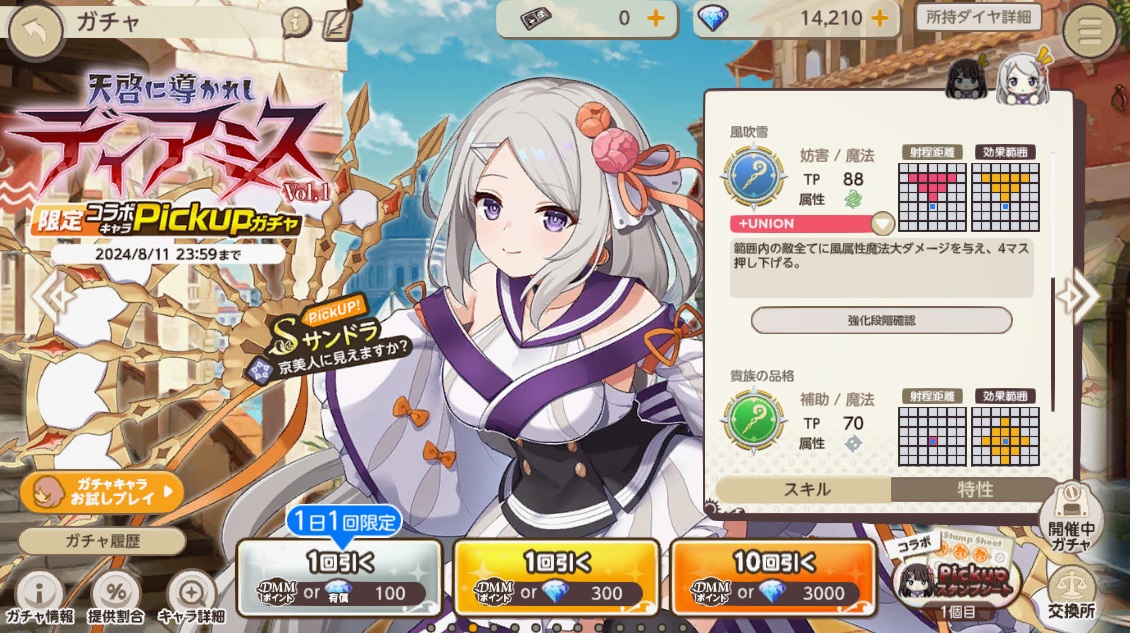Pull once with daily limited 100 option
The image size is (1130, 633).
click(x=339, y=577)
